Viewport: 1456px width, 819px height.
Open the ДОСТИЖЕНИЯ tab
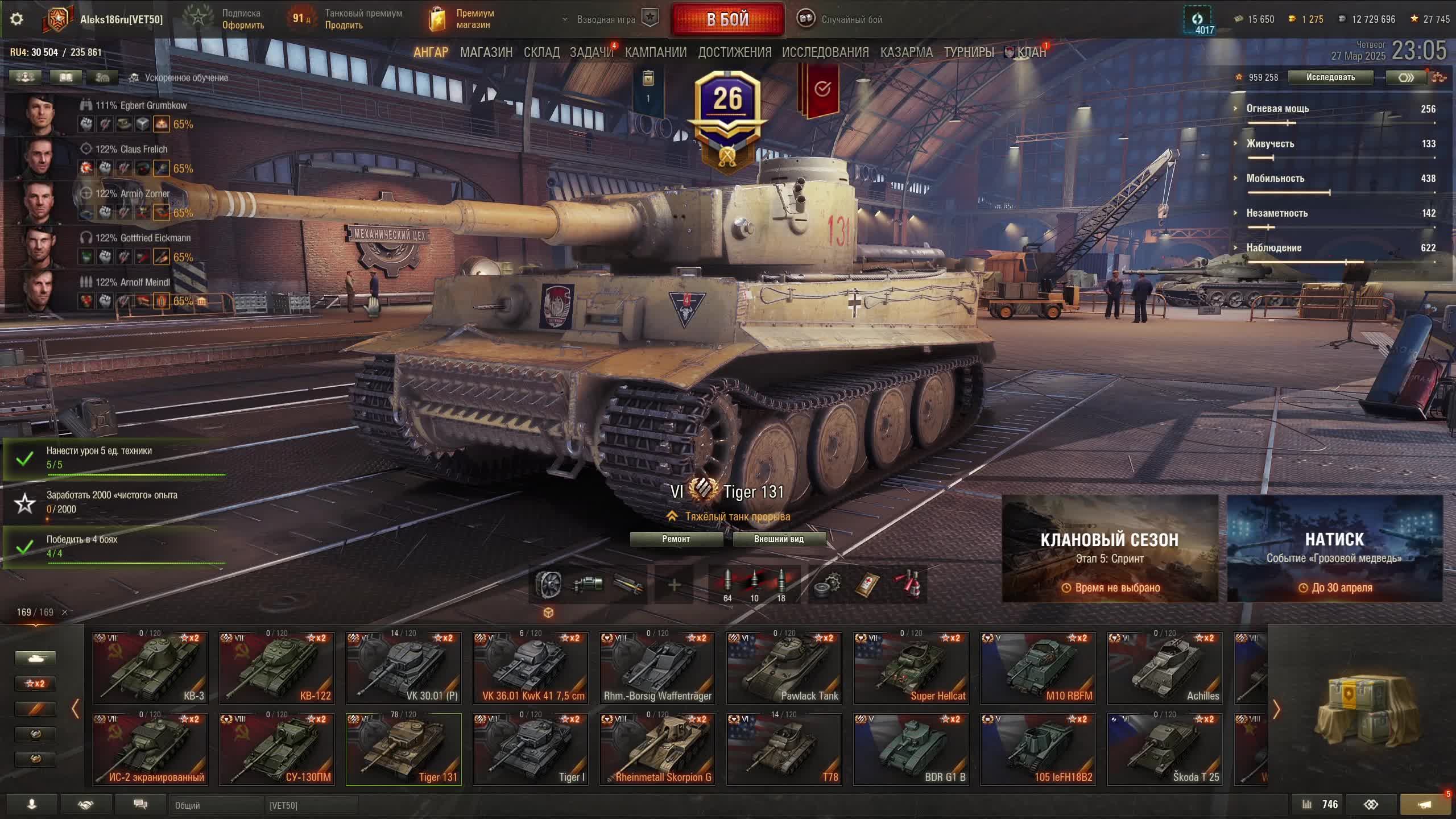pos(734,52)
